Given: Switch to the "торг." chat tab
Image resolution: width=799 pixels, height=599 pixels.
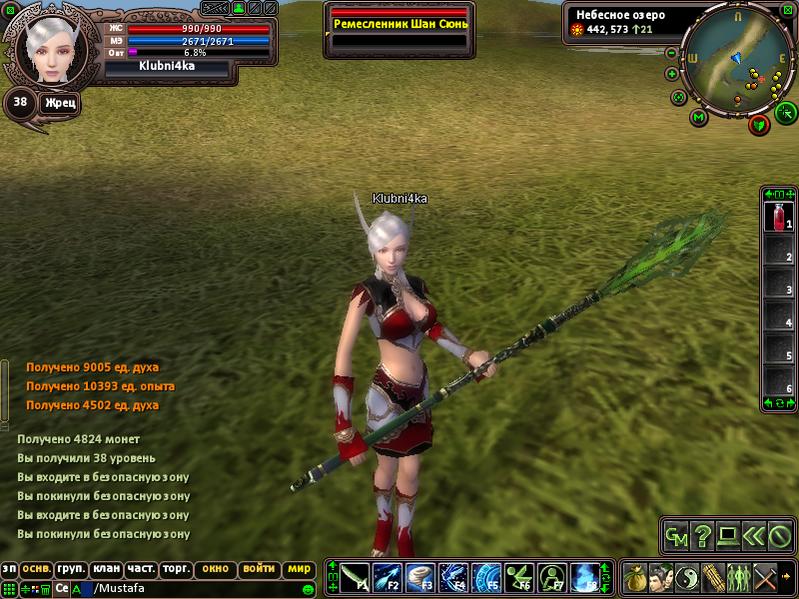Looking at the screenshot, I should pyautogui.click(x=177, y=569).
